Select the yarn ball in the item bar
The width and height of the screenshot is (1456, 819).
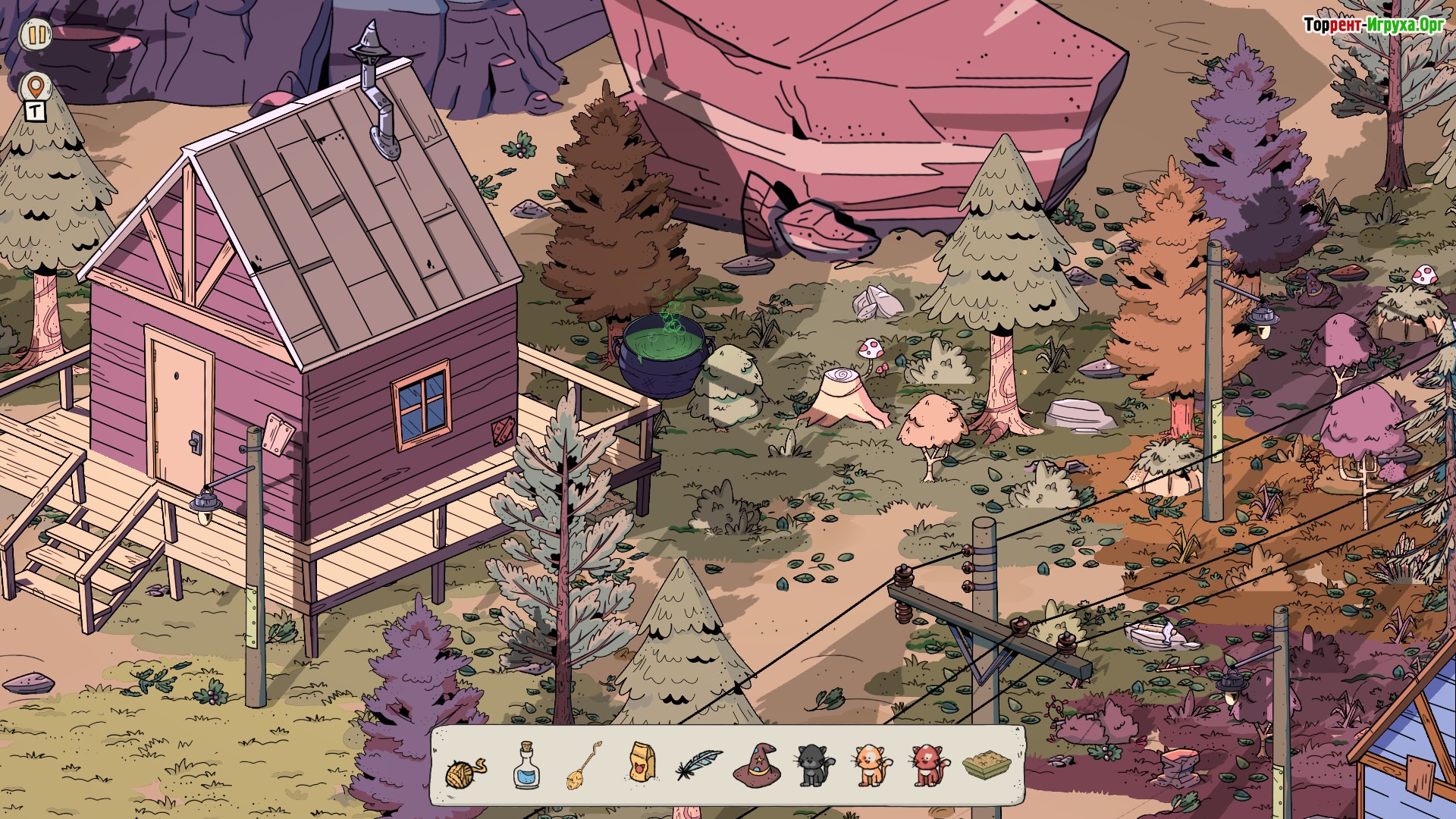pos(464,770)
